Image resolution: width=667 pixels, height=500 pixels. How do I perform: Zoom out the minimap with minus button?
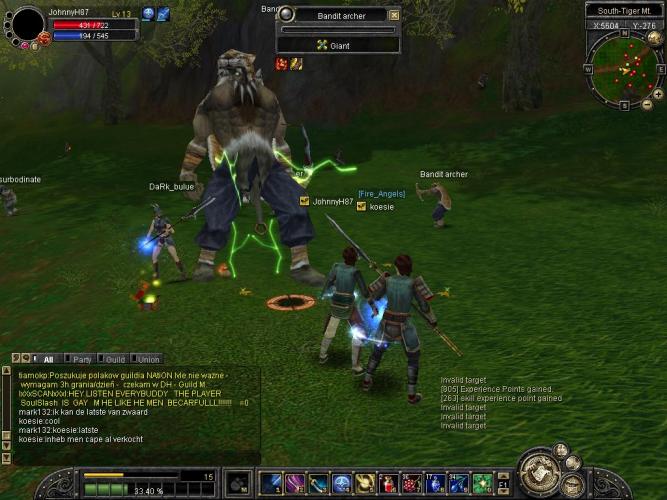click(x=647, y=105)
